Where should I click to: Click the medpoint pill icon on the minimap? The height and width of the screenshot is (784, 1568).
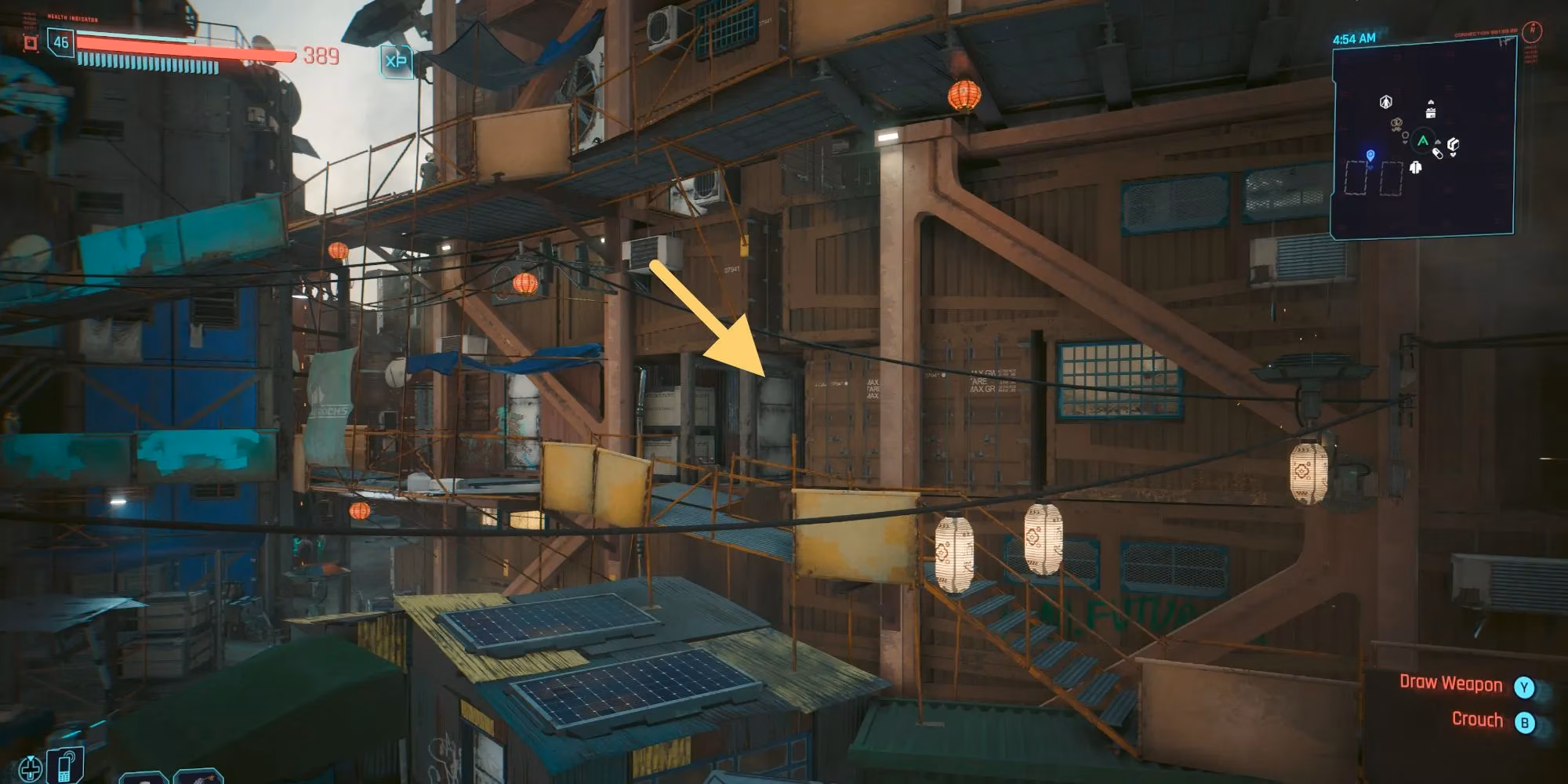point(1438,153)
